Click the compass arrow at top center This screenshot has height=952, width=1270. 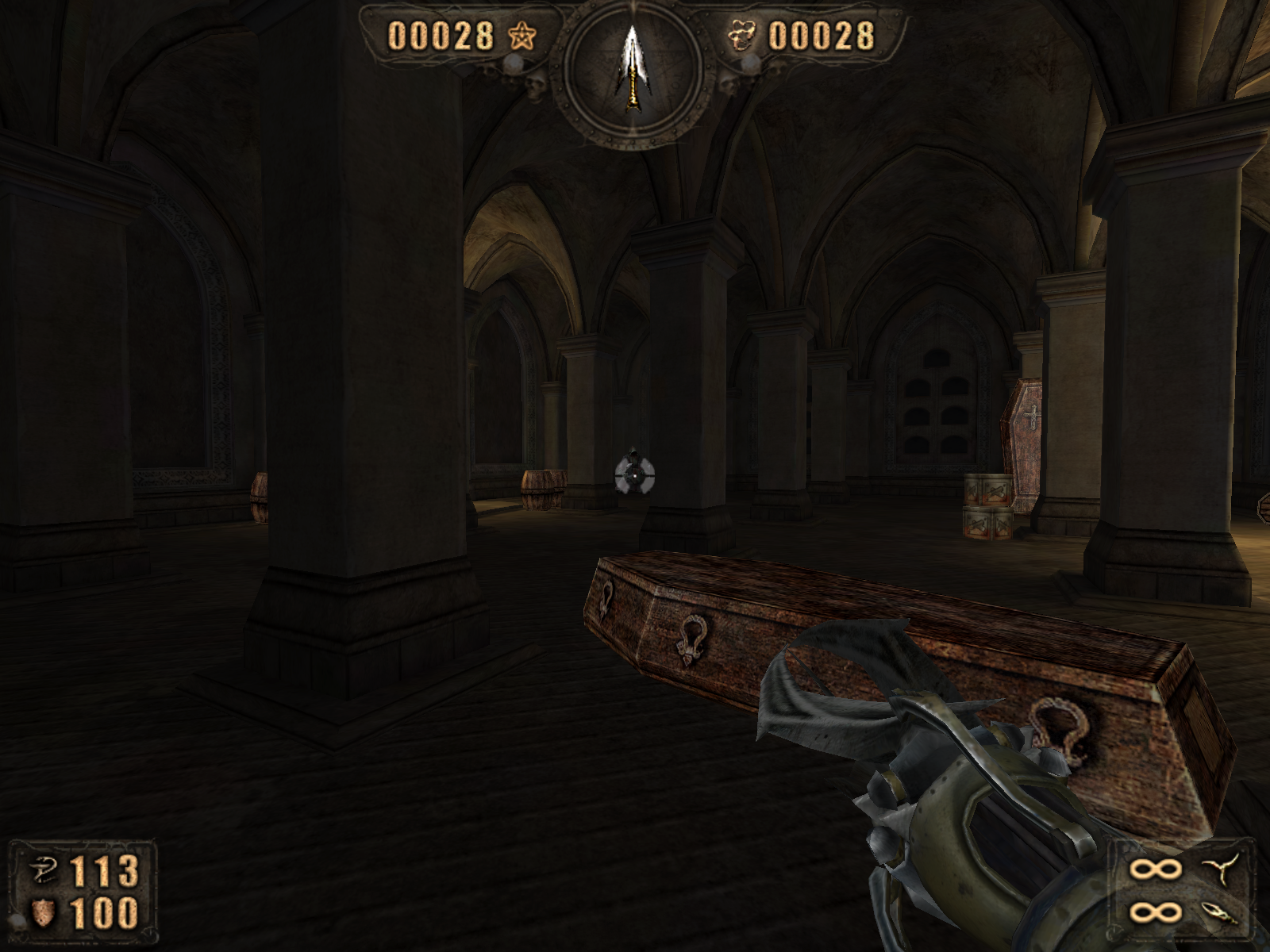click(632, 69)
